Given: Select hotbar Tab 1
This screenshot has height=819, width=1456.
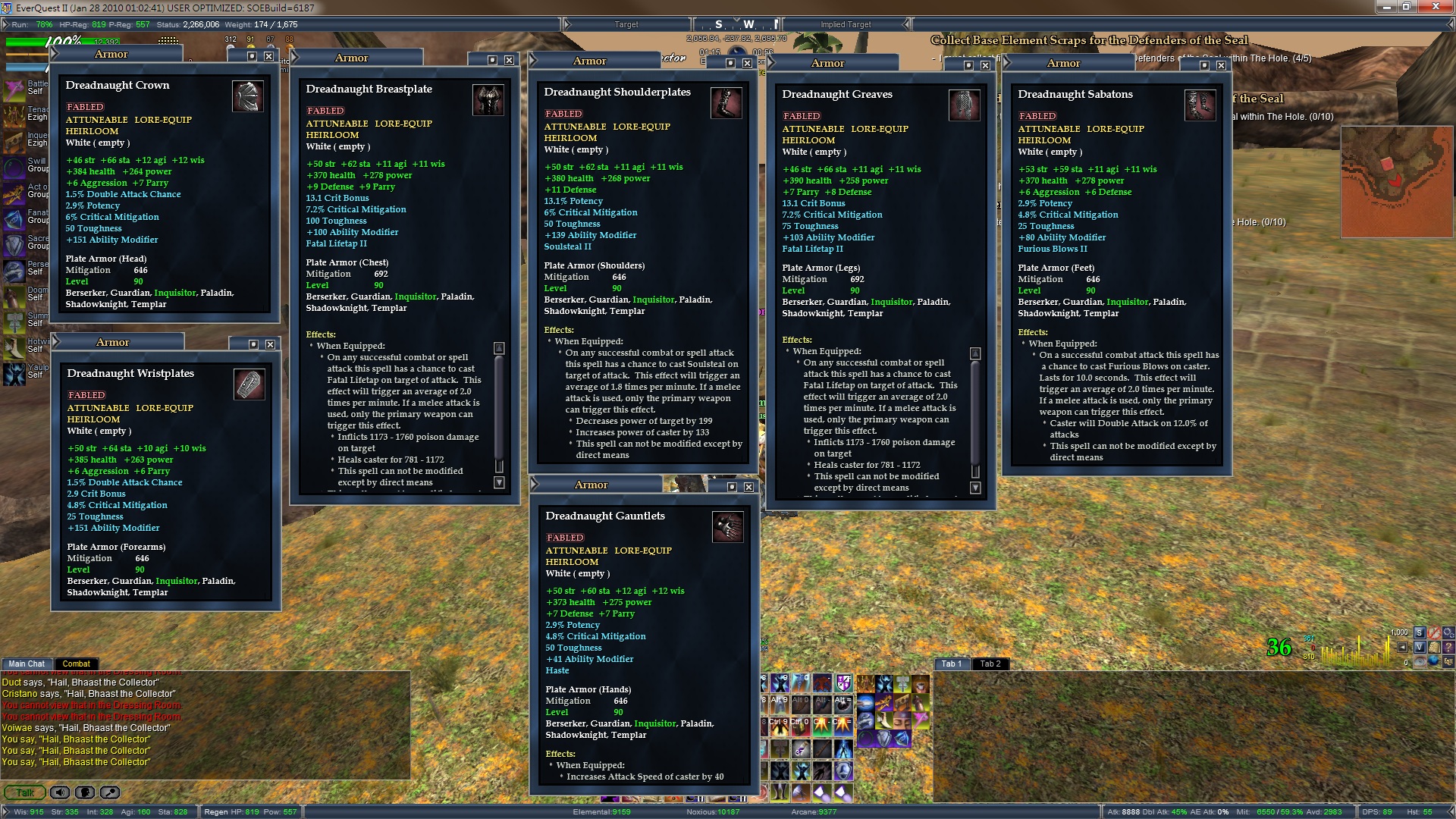Looking at the screenshot, I should tap(951, 664).
